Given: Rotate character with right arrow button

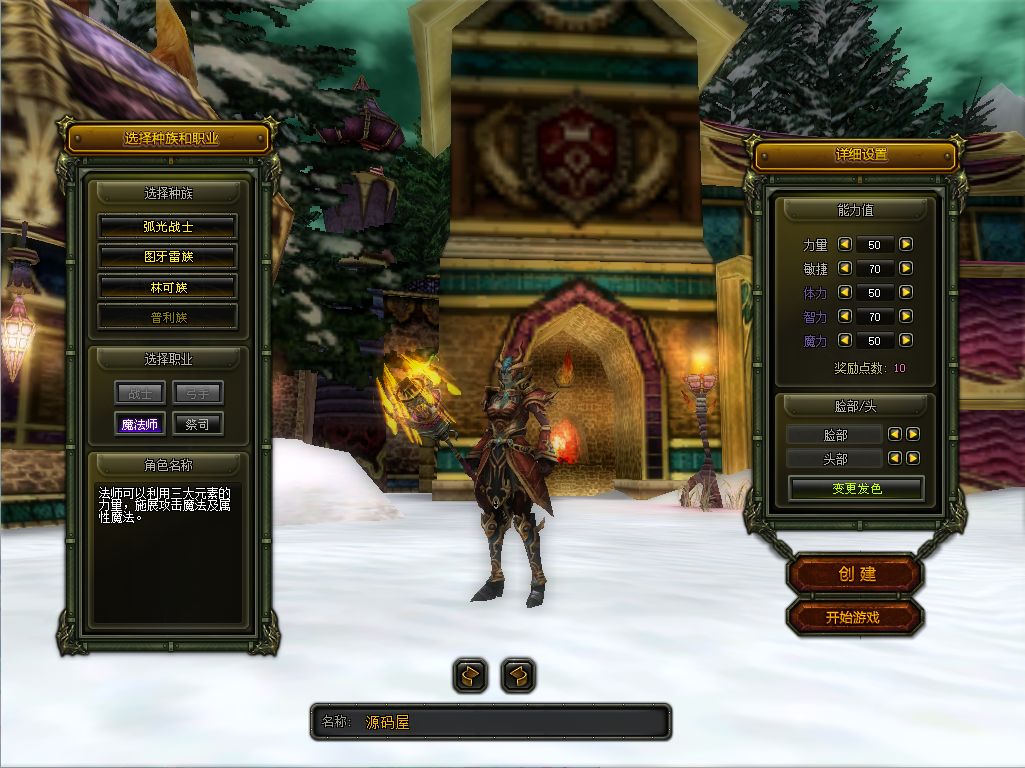Looking at the screenshot, I should coord(517,676).
